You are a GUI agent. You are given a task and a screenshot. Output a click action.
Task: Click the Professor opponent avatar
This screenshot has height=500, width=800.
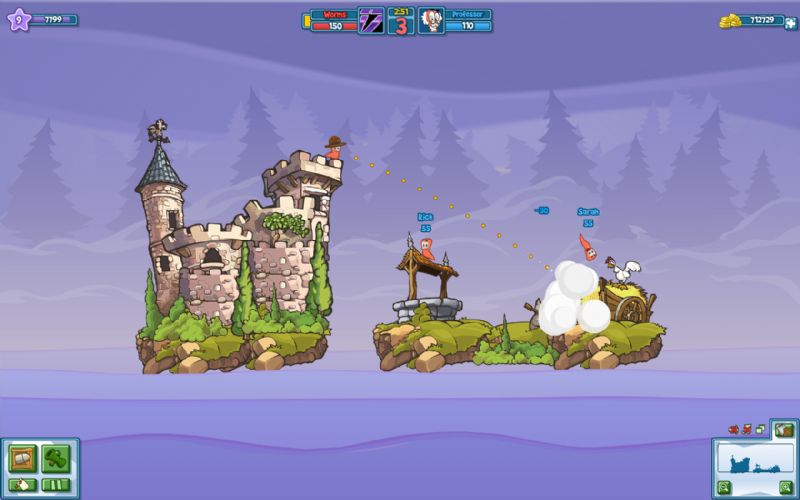430,20
